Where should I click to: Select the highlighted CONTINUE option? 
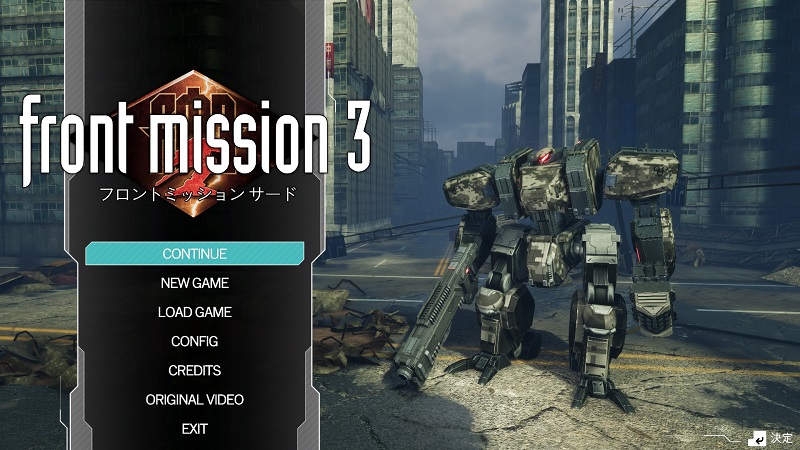pos(195,254)
